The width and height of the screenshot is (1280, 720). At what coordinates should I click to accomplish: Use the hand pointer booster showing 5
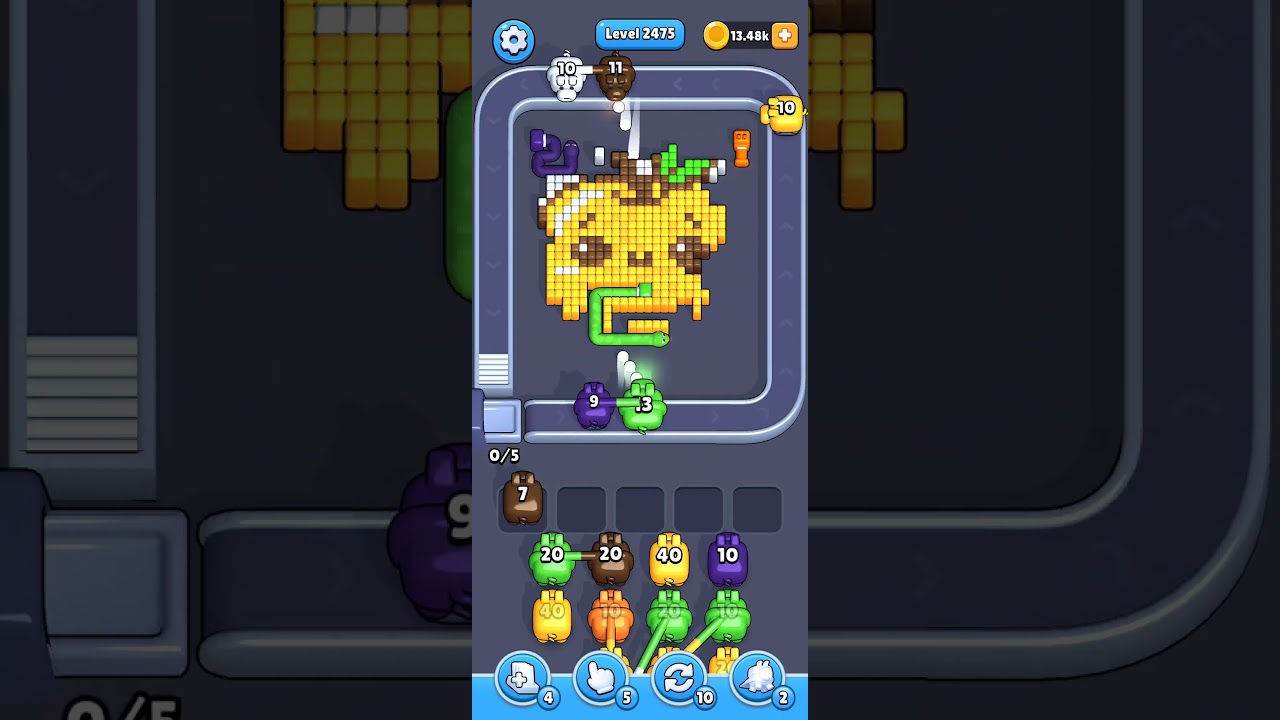[x=601, y=679]
